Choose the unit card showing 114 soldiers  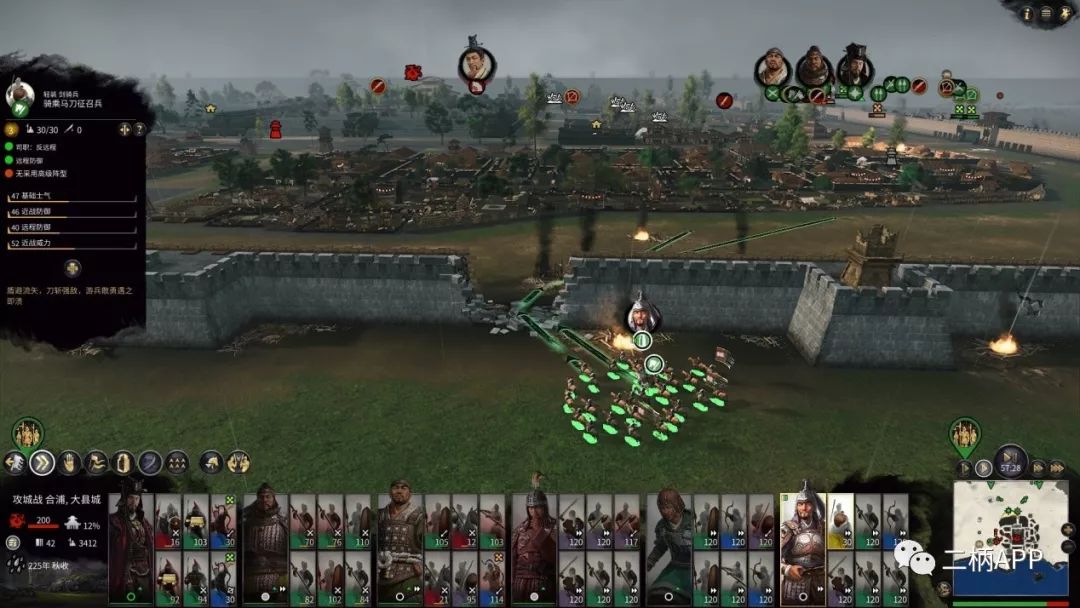[492, 579]
